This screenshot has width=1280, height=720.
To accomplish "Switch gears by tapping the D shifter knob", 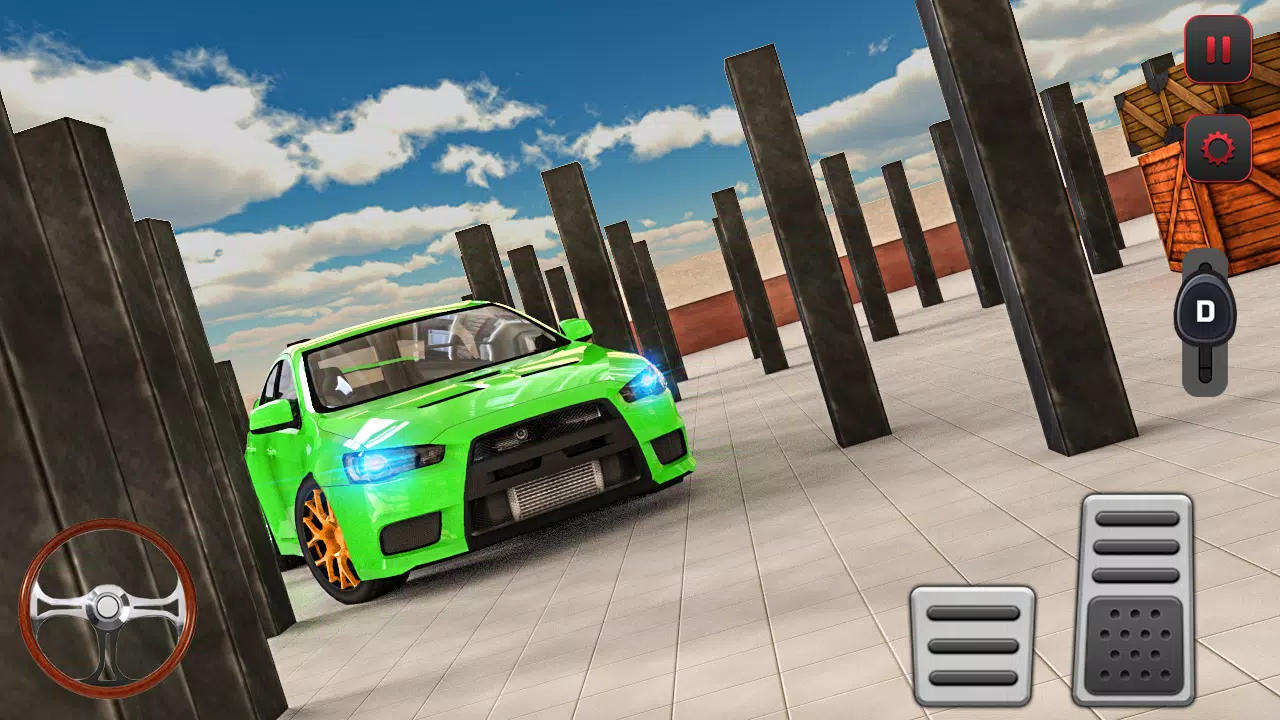I will pyautogui.click(x=1205, y=310).
